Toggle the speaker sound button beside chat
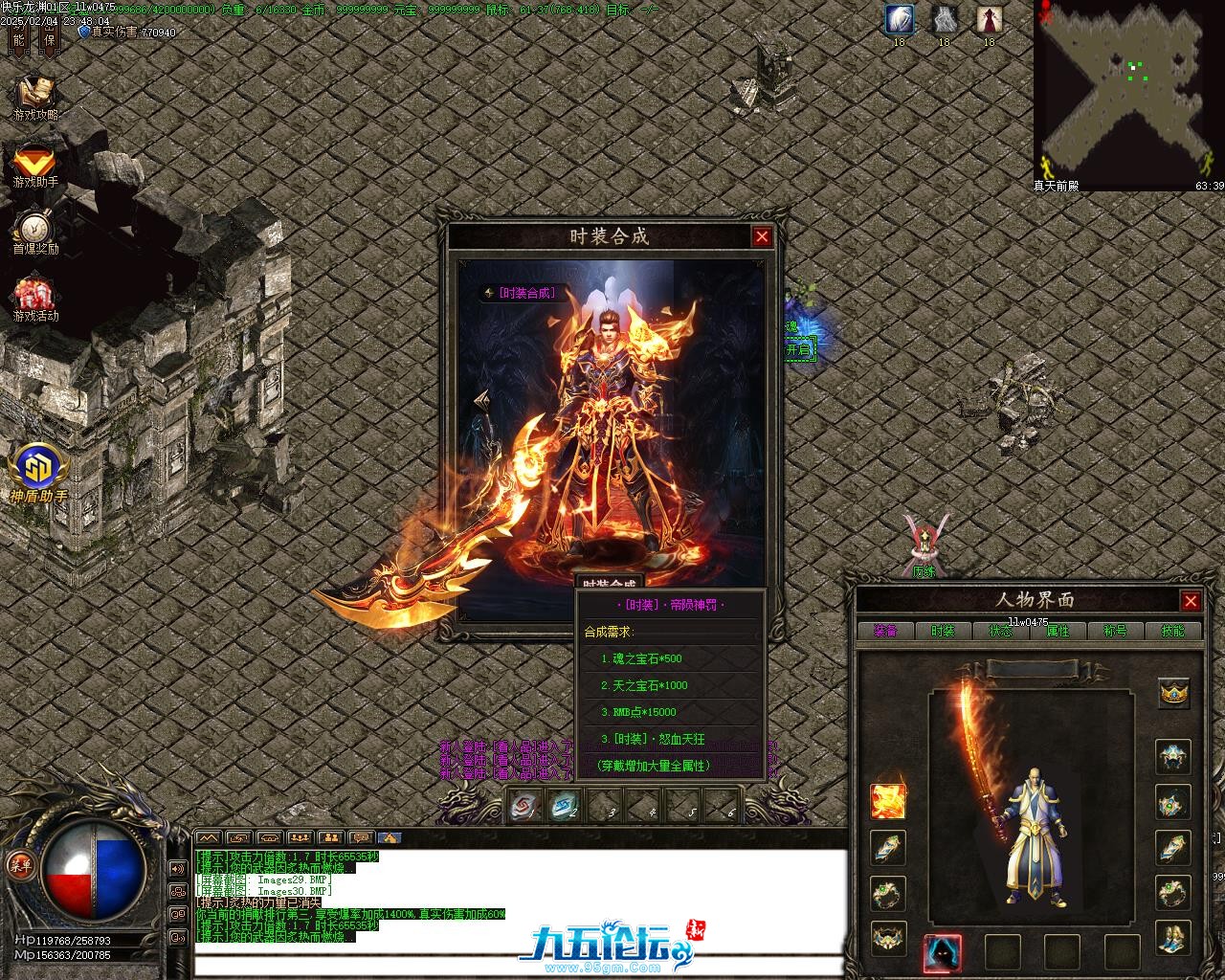This screenshot has height=980, width=1225. [x=177, y=869]
